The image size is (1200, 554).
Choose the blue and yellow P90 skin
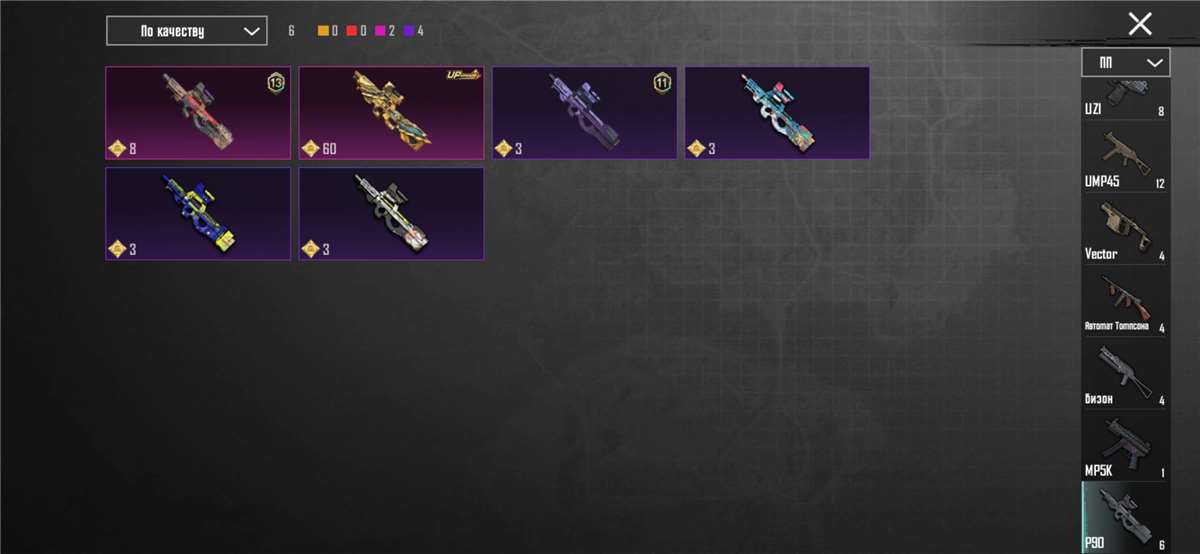click(198, 213)
